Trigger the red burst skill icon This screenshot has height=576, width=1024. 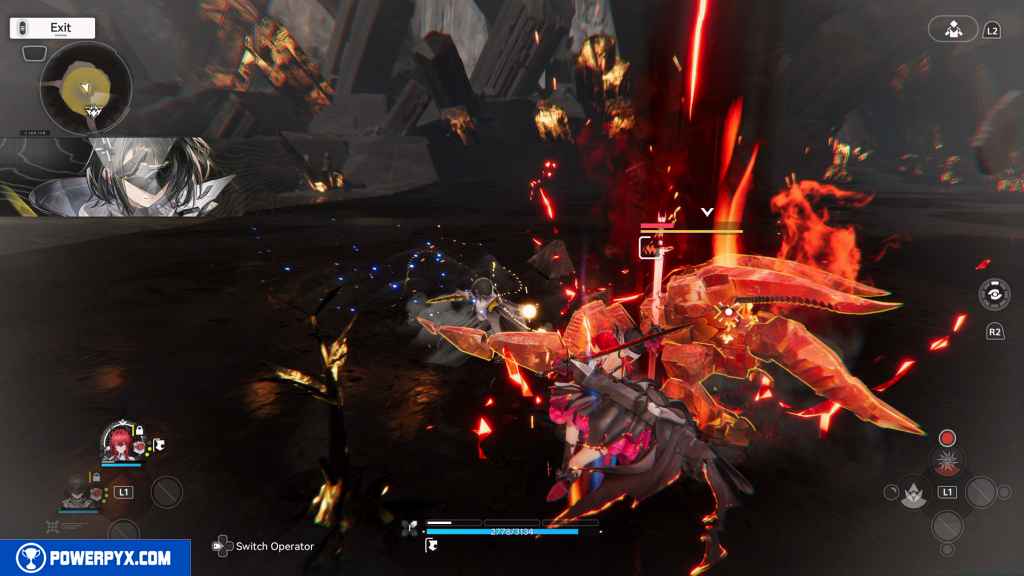(x=946, y=462)
